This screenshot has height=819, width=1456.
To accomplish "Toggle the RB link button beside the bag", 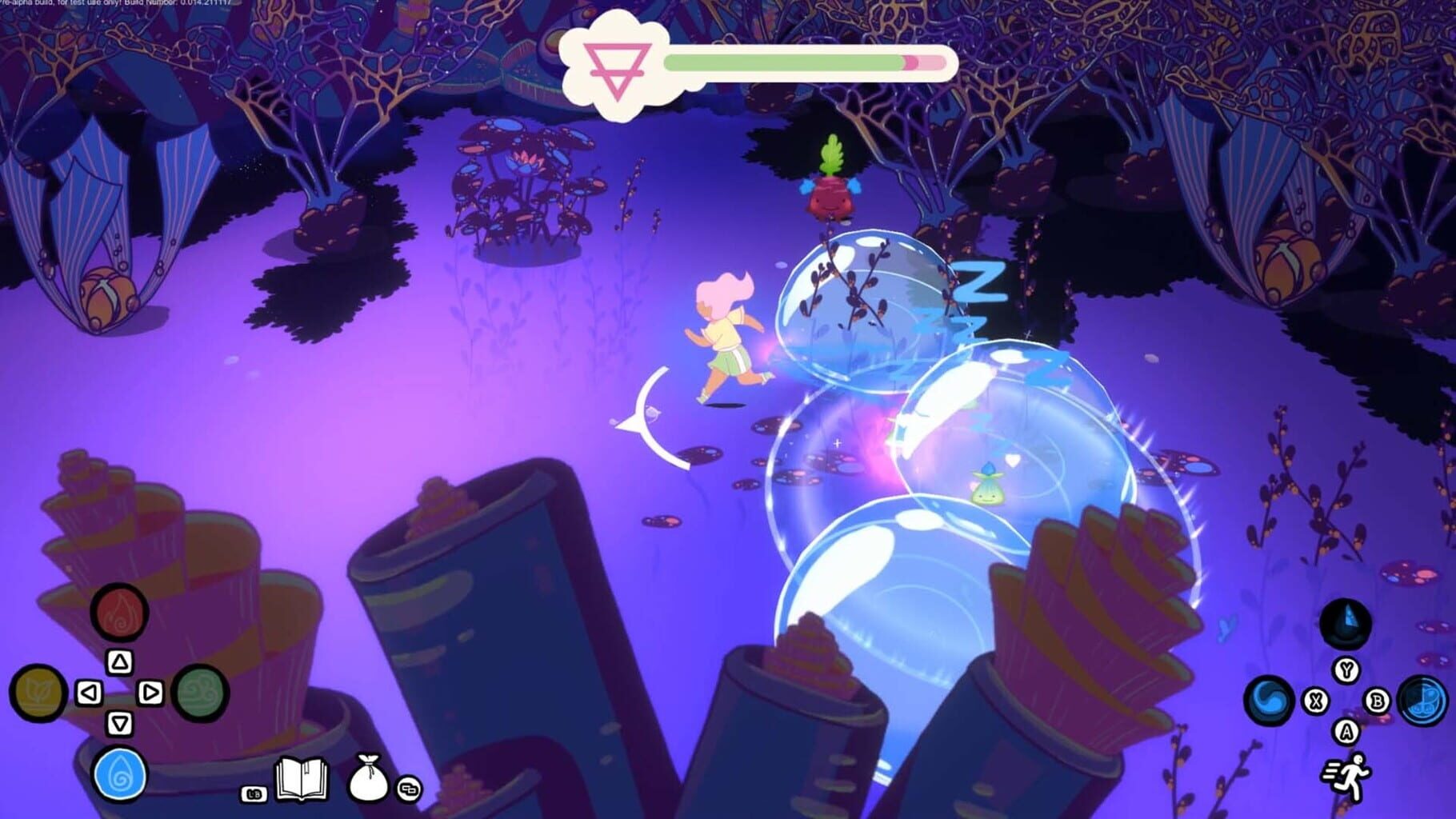I will [x=409, y=789].
